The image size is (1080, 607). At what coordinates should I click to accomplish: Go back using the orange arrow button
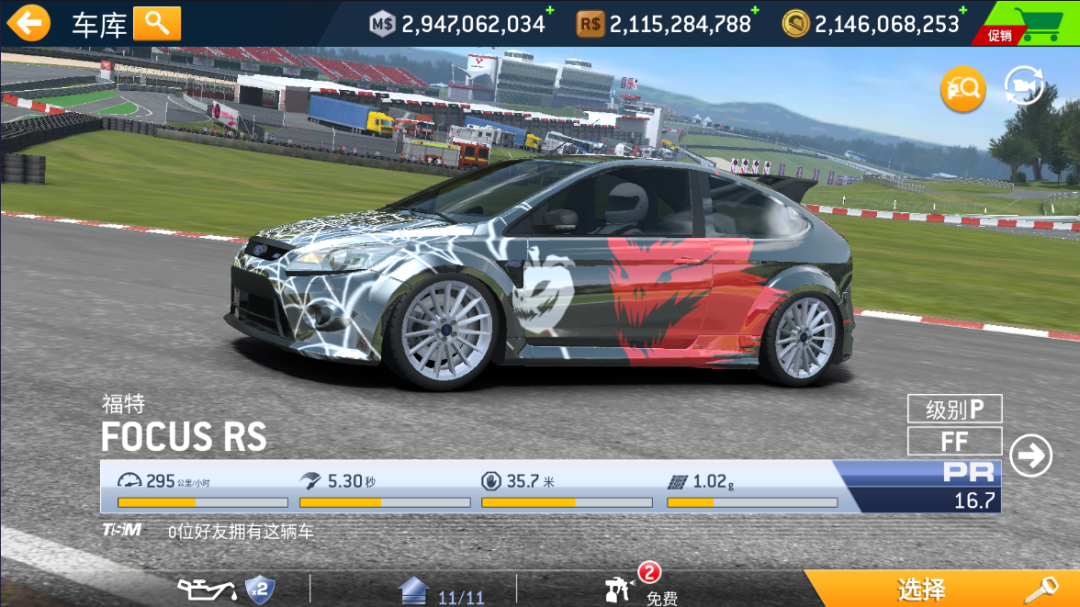tap(28, 22)
